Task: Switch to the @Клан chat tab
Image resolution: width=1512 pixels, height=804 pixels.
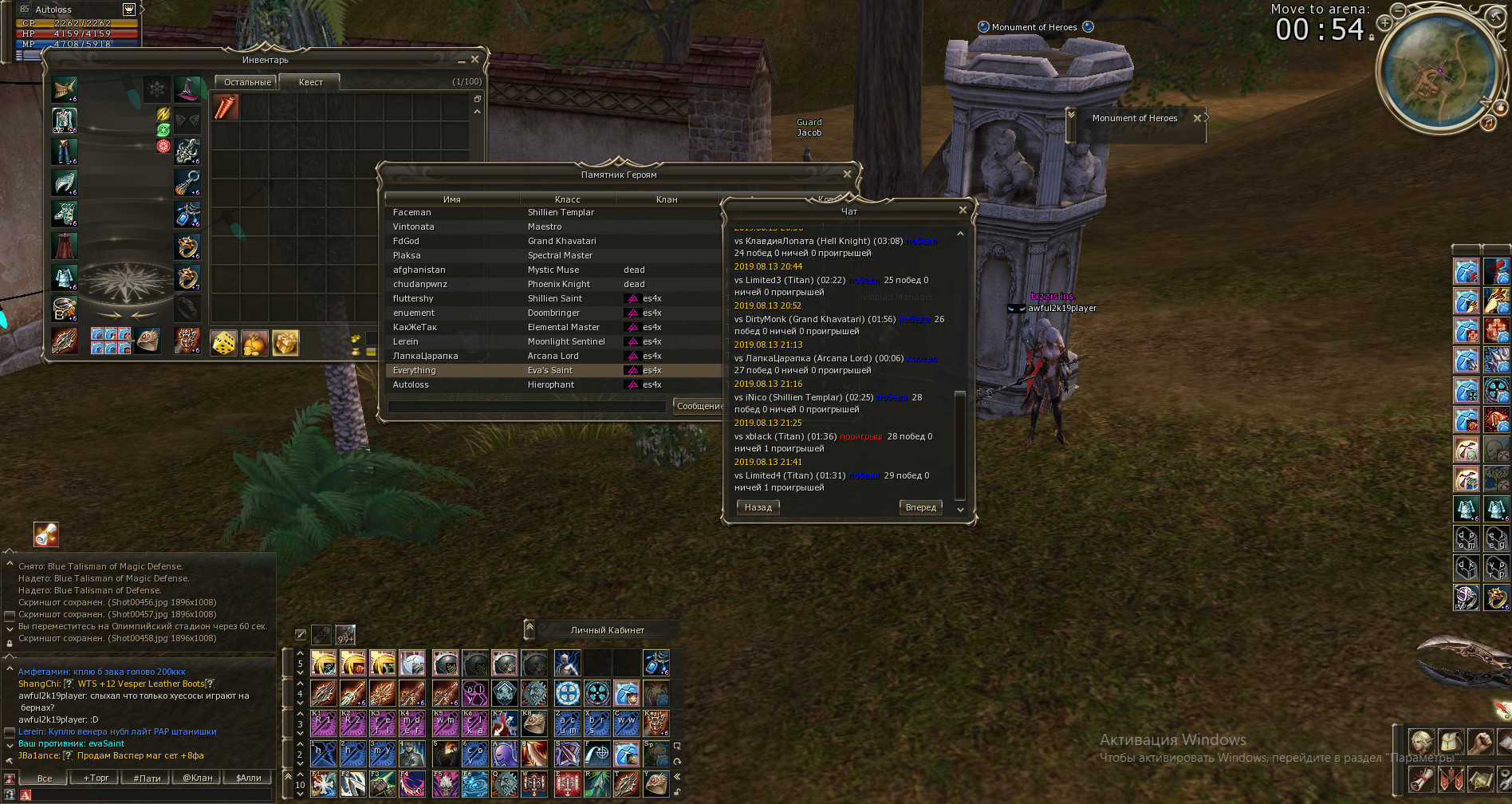Action: tap(198, 778)
